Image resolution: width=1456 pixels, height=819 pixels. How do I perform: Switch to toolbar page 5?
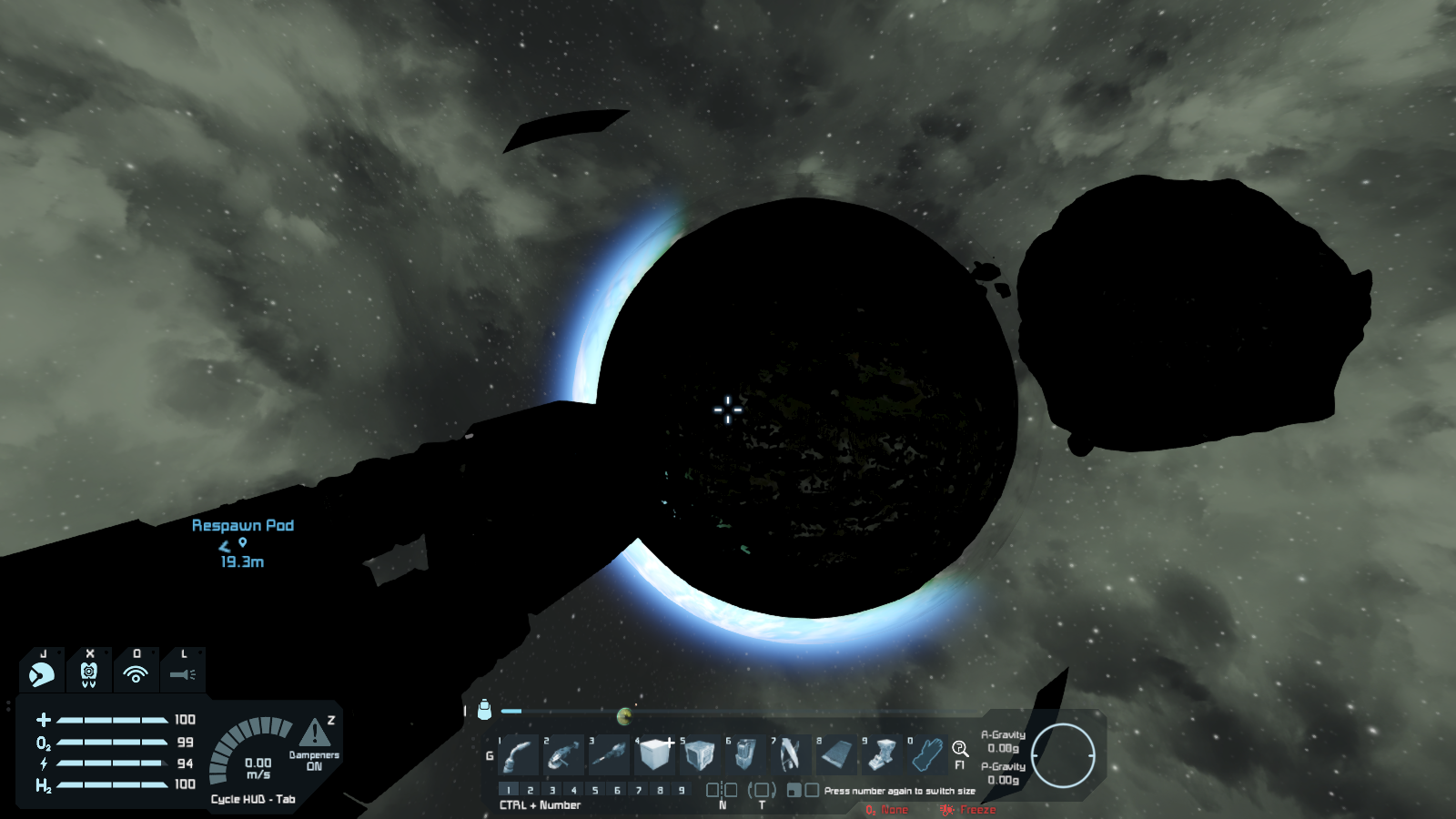[x=595, y=790]
